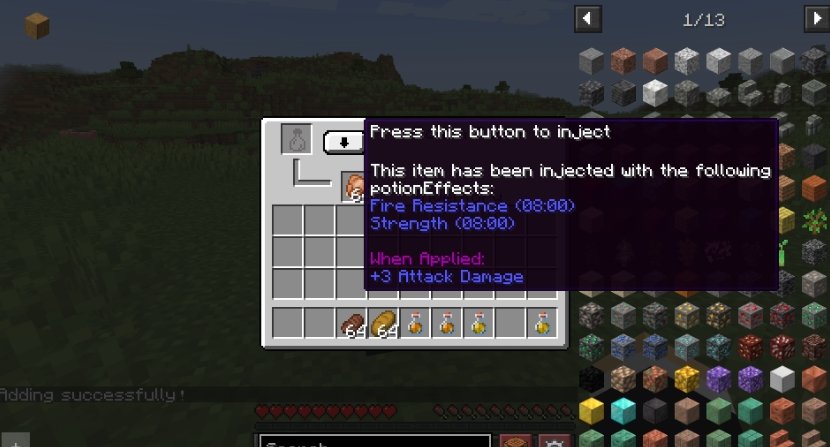Image resolution: width=830 pixels, height=447 pixels.
Task: Go to the previous item list page
Action: 588,18
